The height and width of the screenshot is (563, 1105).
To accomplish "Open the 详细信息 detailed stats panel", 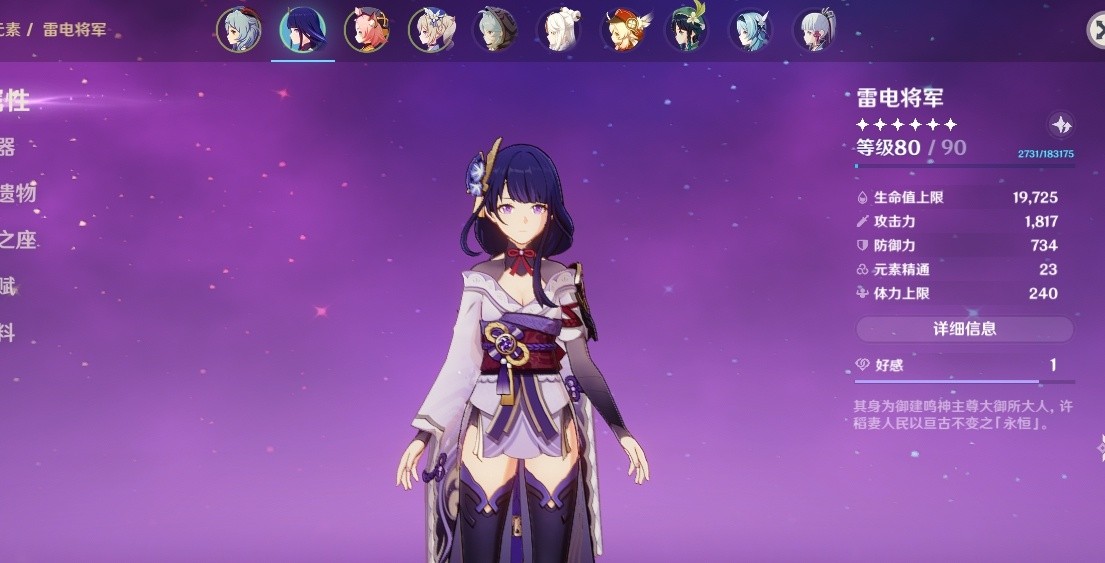I will tap(964, 329).
